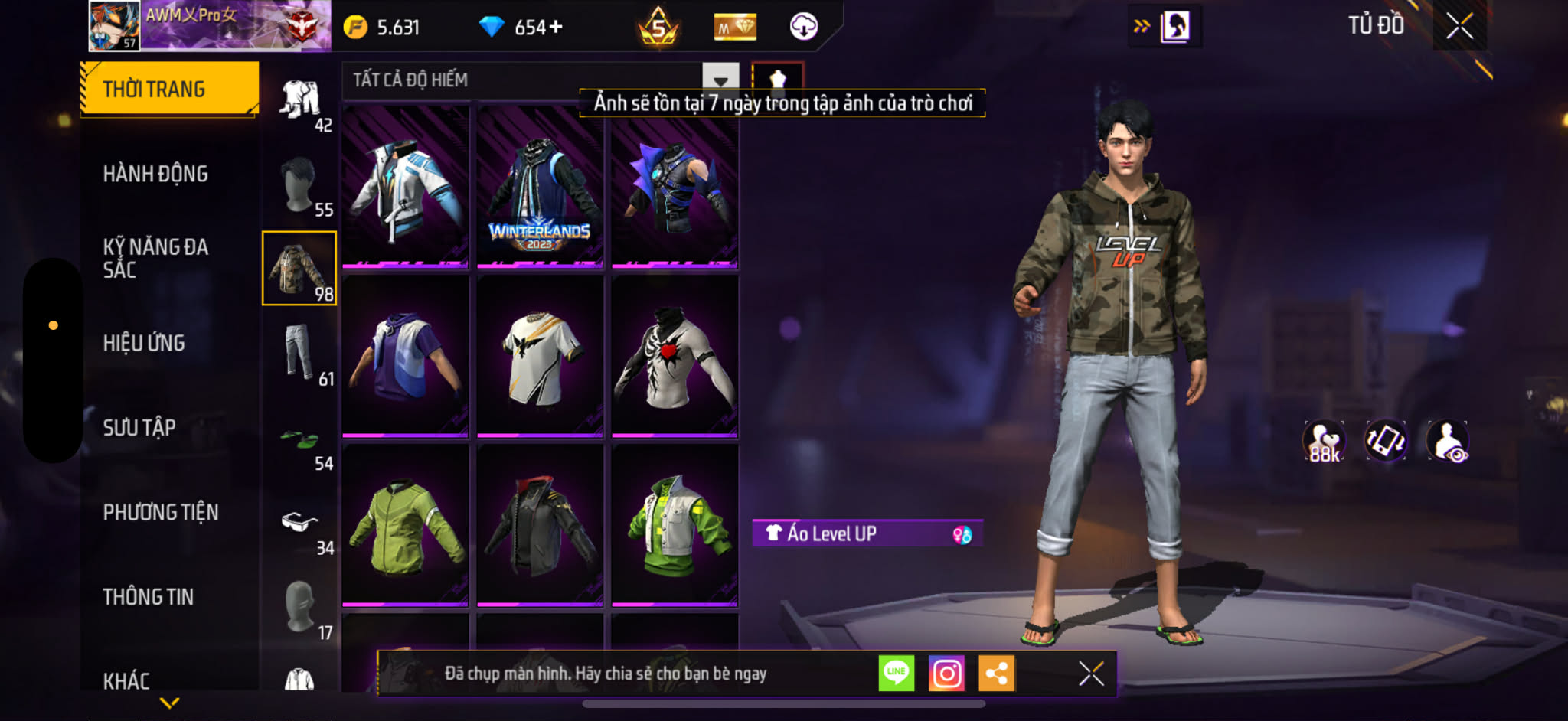
Task: Go to Kỹ Năng Đa Sắc section
Action: [x=155, y=258]
